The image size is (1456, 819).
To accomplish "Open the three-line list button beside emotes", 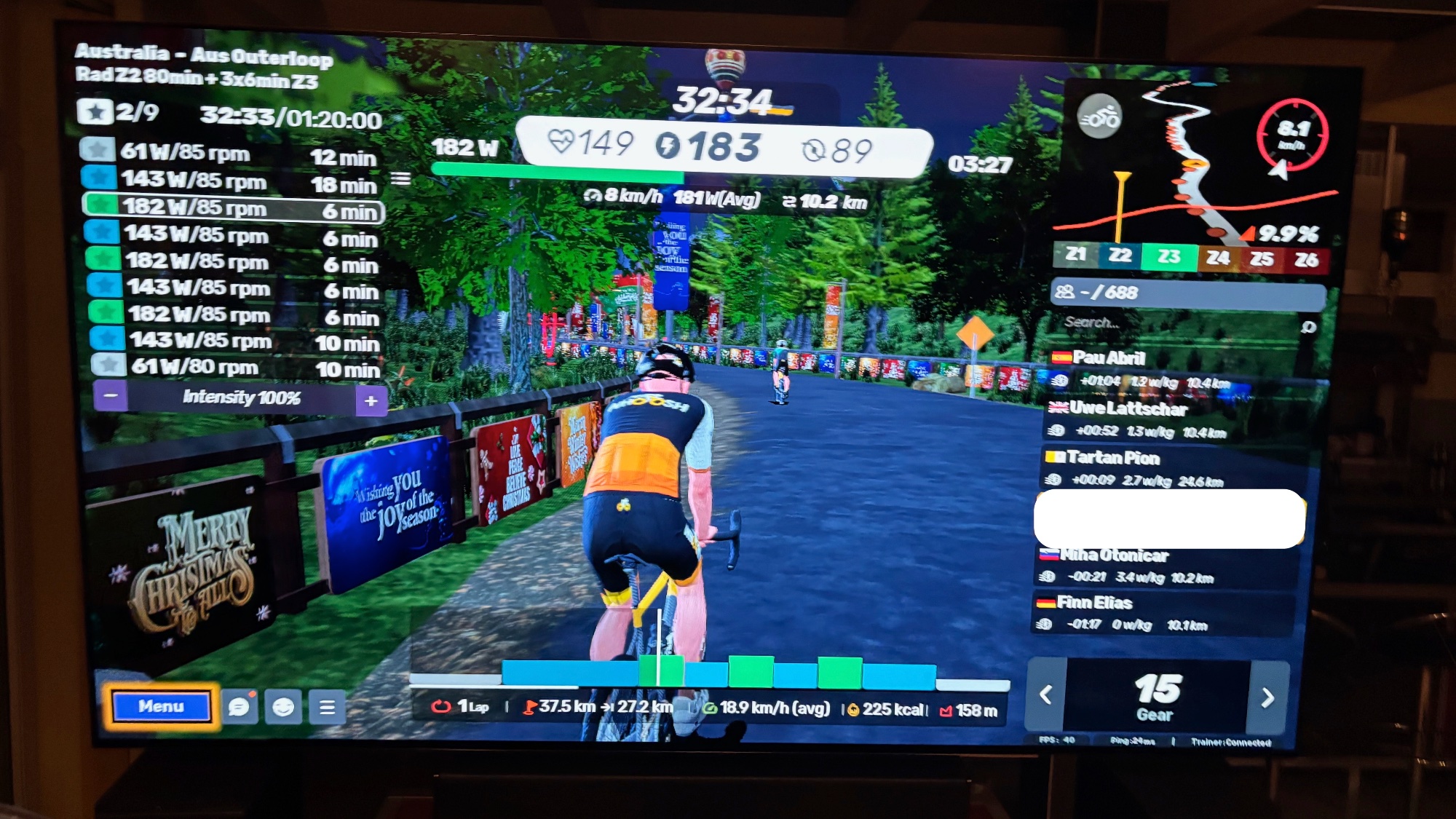I will [x=327, y=707].
